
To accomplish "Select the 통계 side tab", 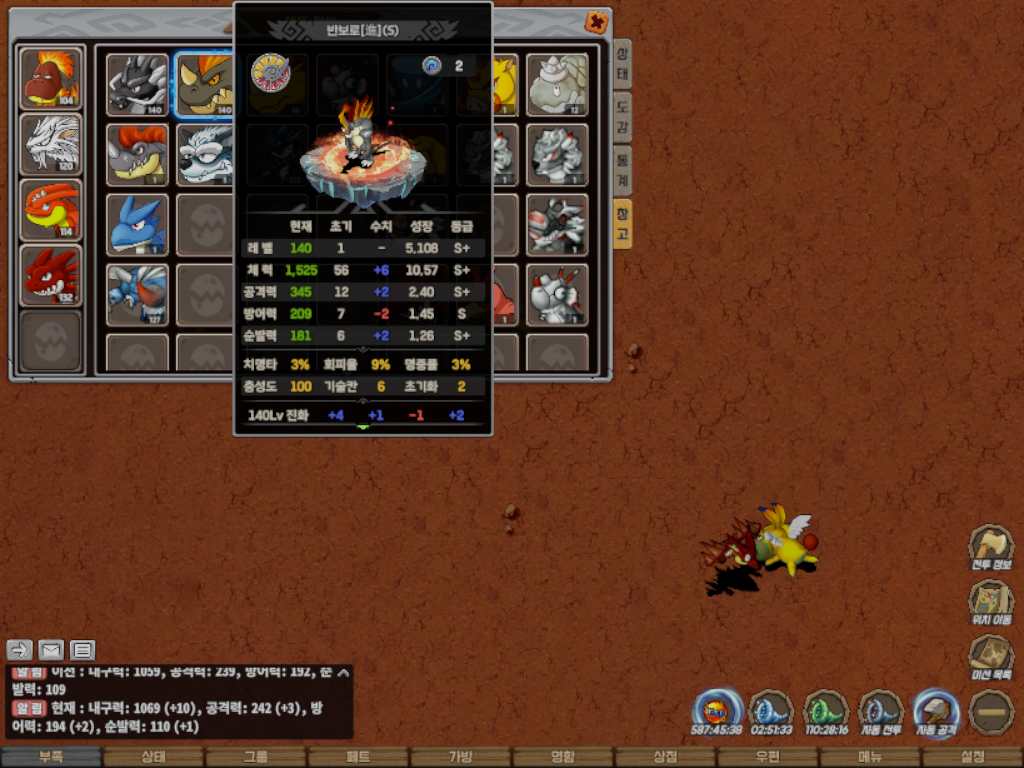I will coord(622,170).
